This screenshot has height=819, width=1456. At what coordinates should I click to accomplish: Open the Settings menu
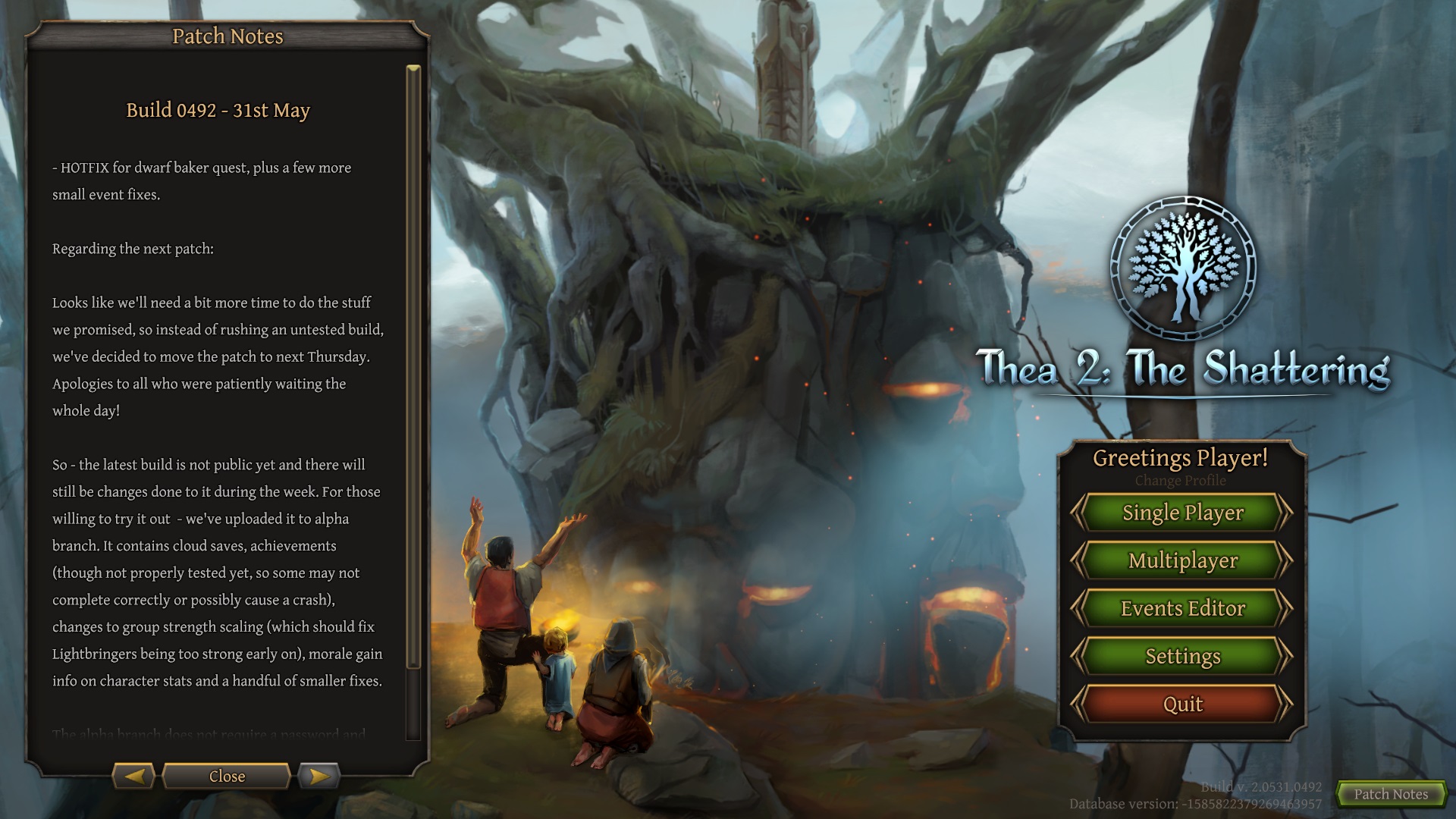[1182, 656]
